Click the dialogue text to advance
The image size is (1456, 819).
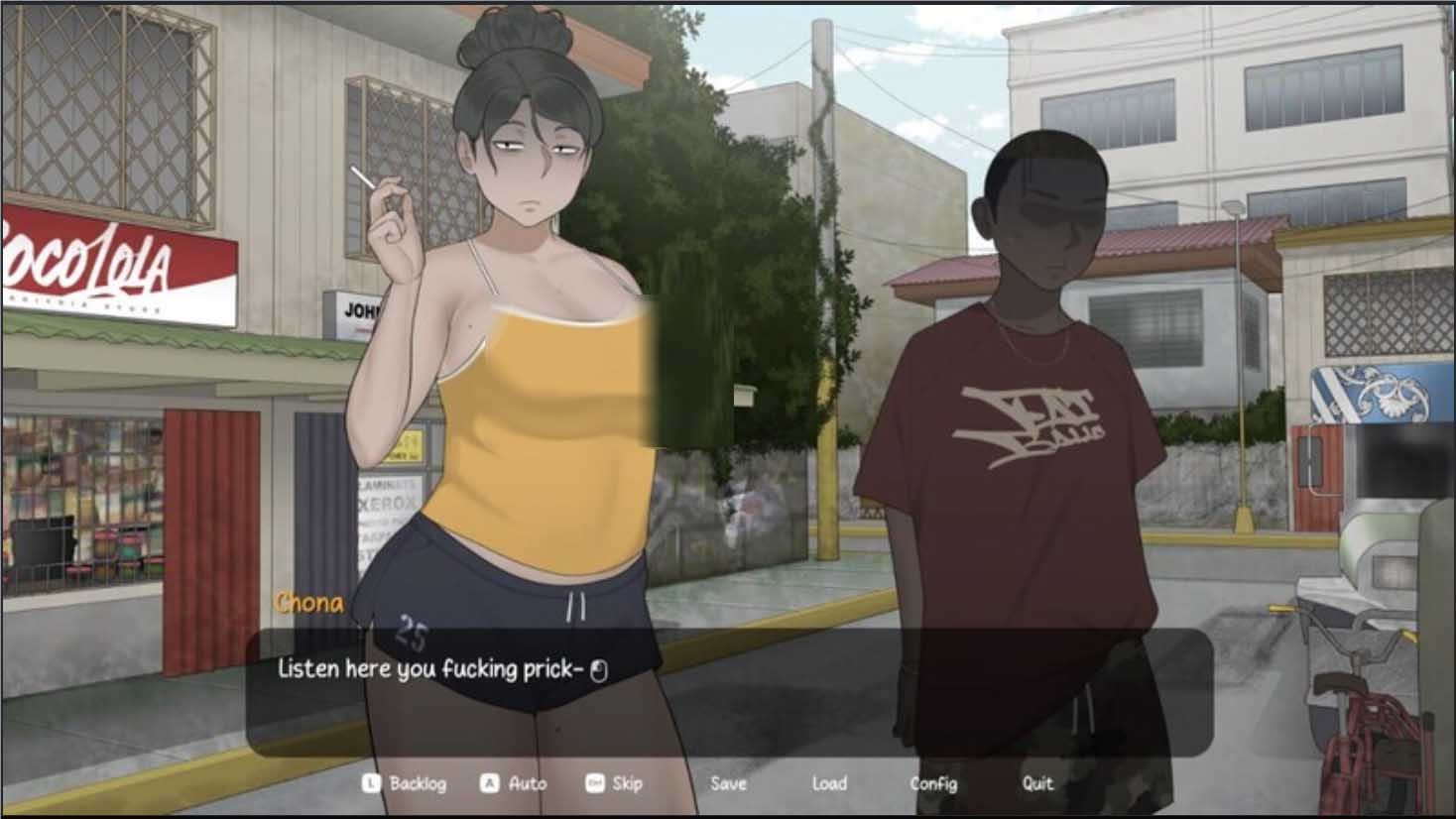point(426,669)
